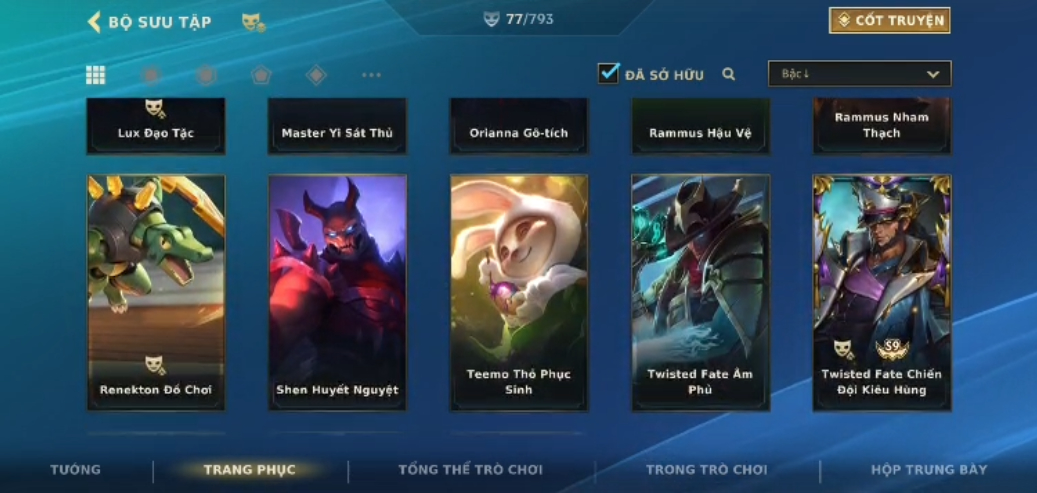The width and height of the screenshot is (1037, 493).
Task: Go back from Bộ Sưu Tập
Action: click(95, 21)
